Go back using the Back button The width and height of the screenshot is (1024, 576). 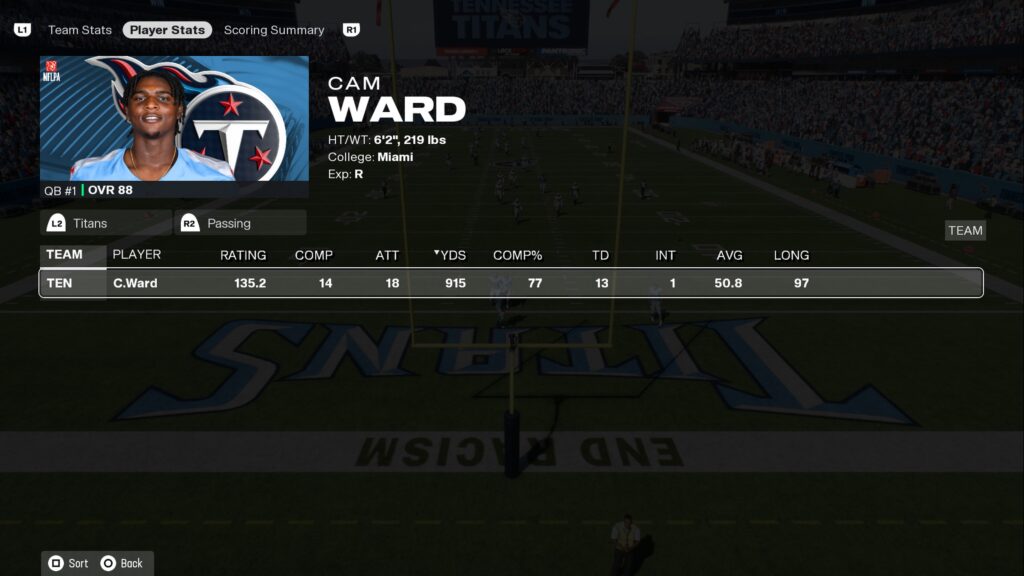122,563
